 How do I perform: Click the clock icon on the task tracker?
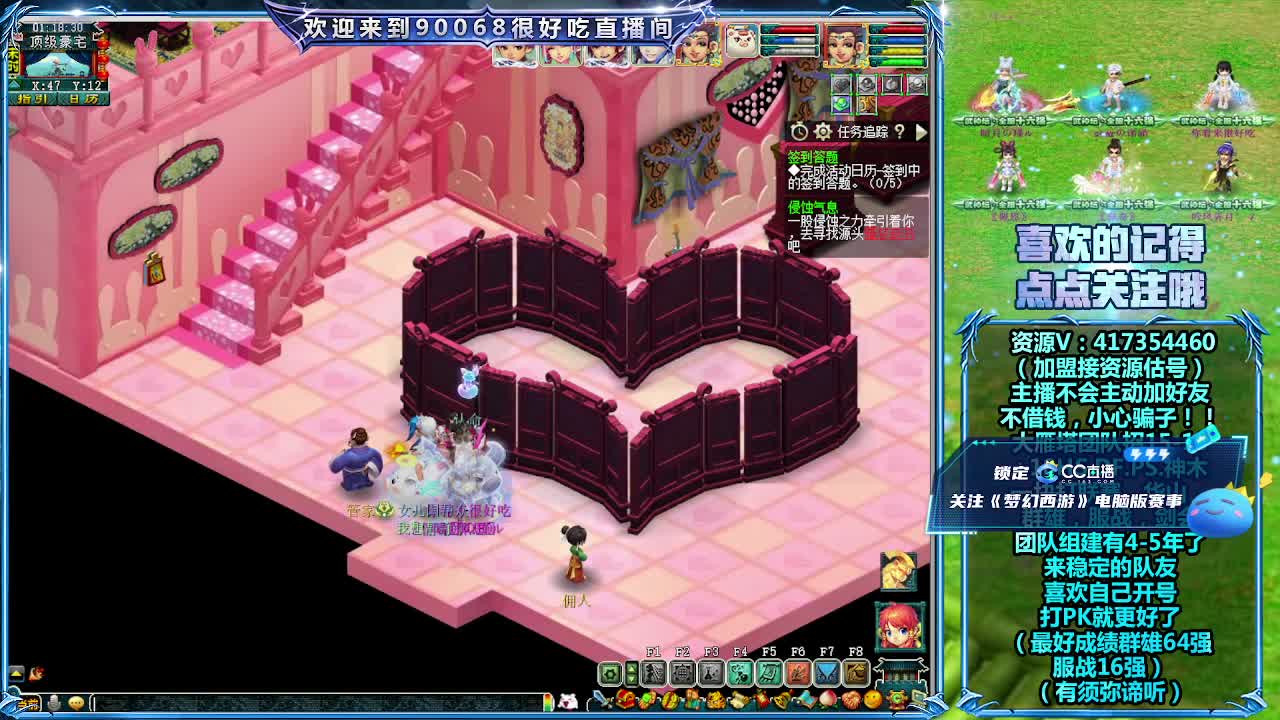tap(801, 133)
